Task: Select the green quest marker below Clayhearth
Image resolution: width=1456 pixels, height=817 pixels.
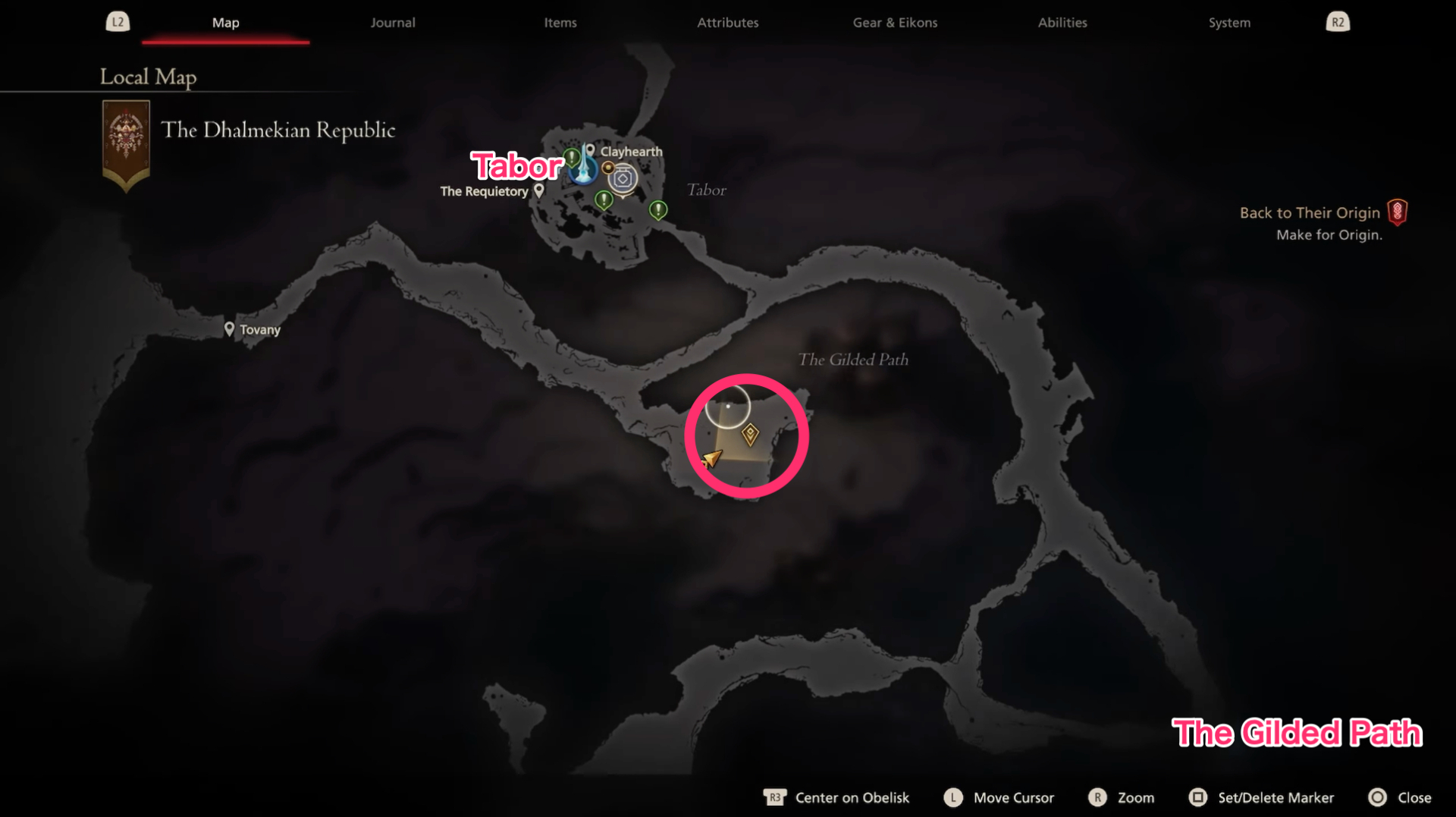Action: [x=604, y=200]
